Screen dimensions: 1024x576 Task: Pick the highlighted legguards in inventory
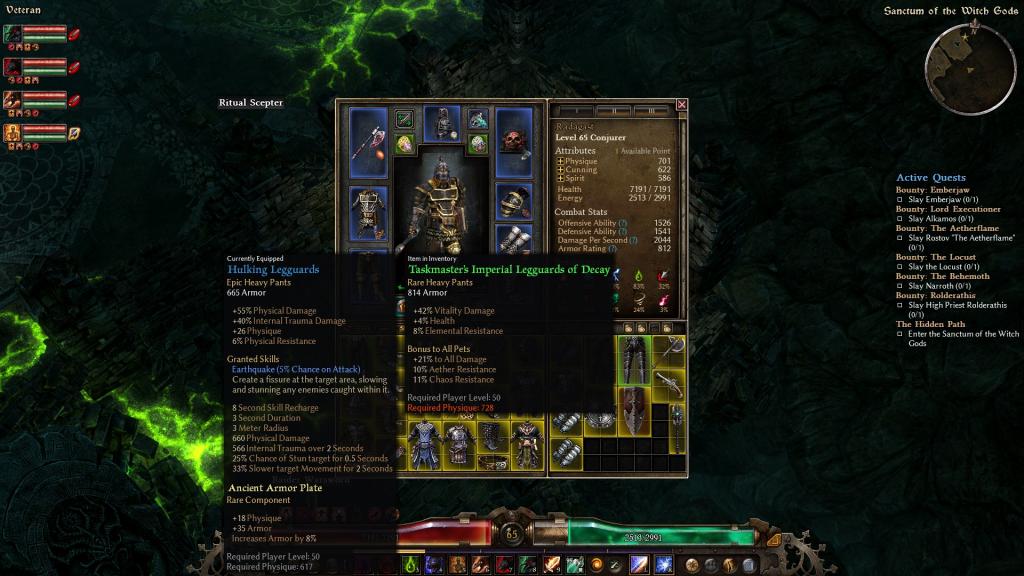[x=633, y=360]
